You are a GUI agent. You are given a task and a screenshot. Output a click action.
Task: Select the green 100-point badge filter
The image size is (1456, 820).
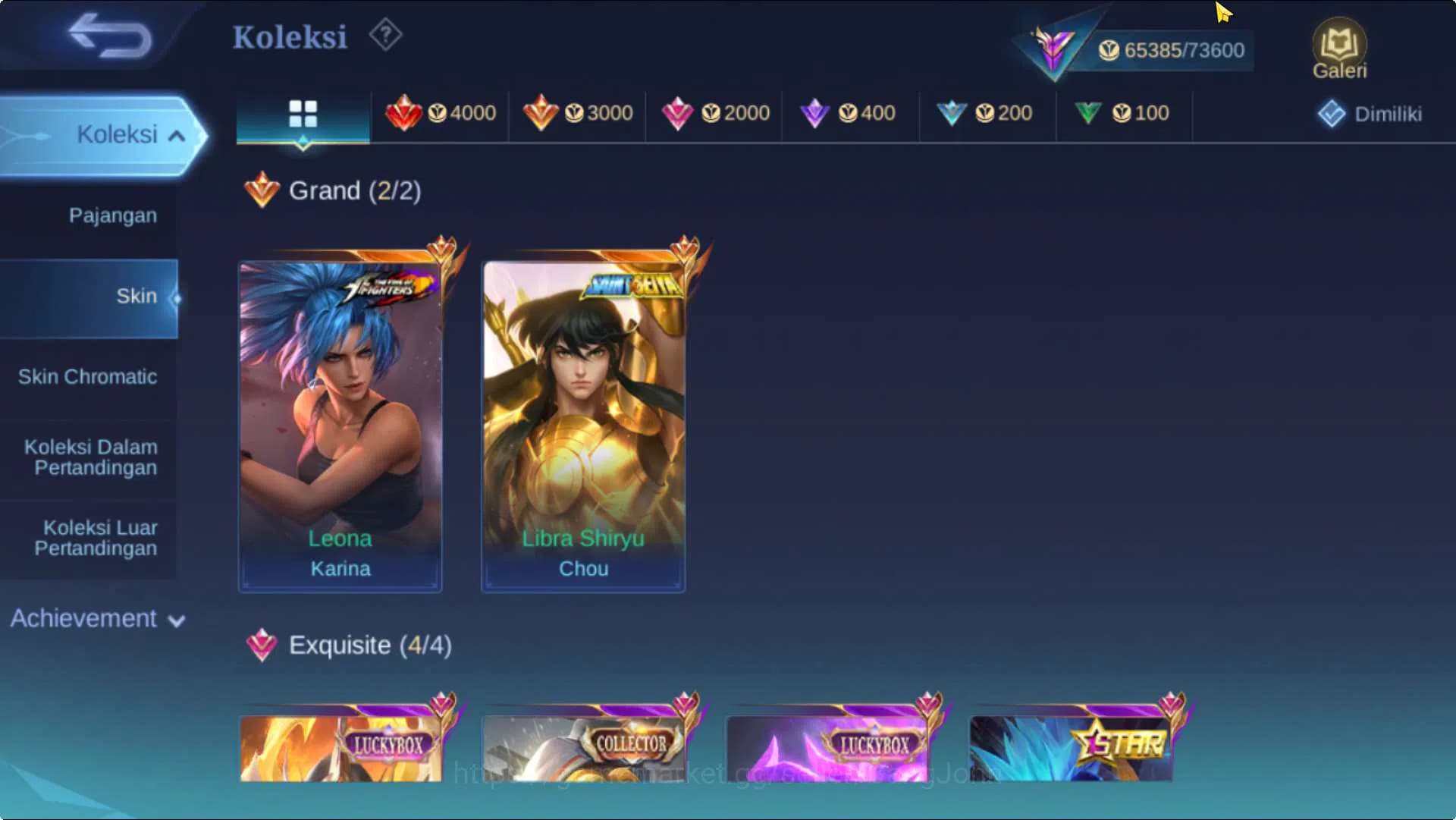click(1123, 114)
